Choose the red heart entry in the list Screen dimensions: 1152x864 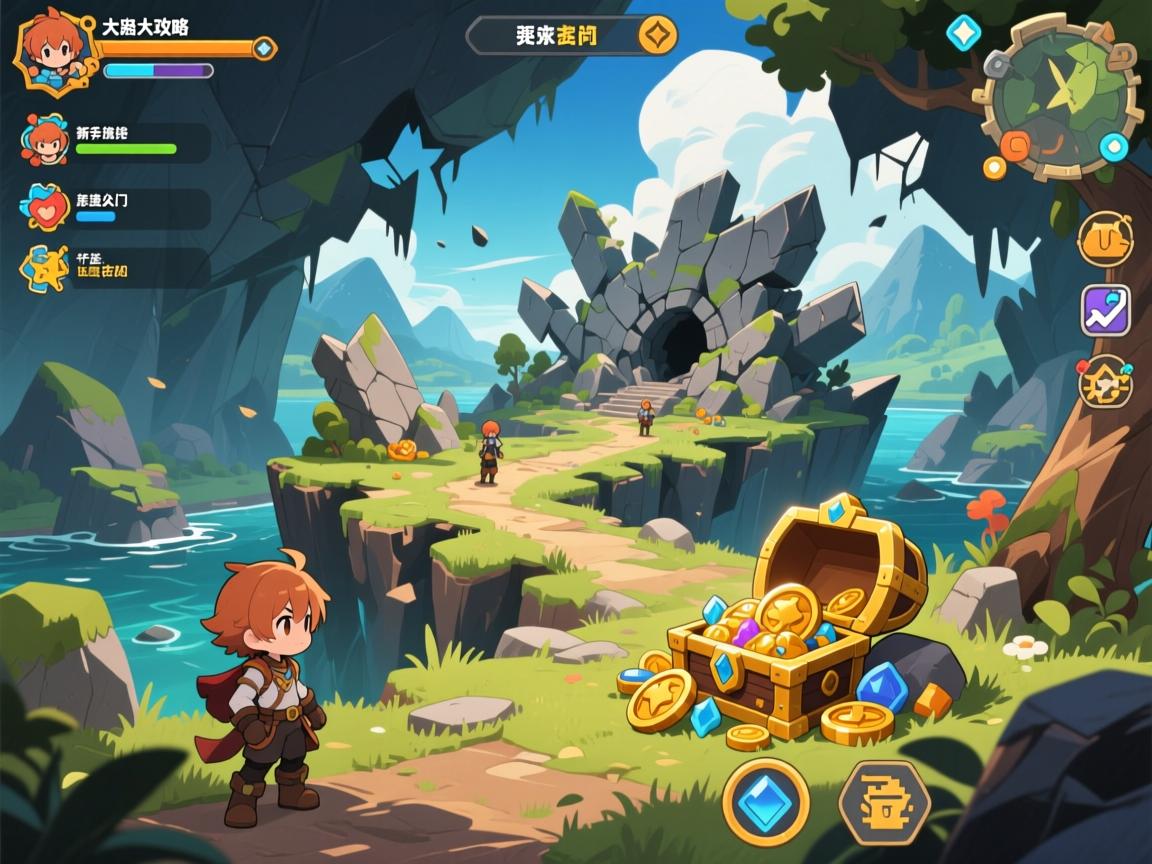pyautogui.click(x=45, y=207)
